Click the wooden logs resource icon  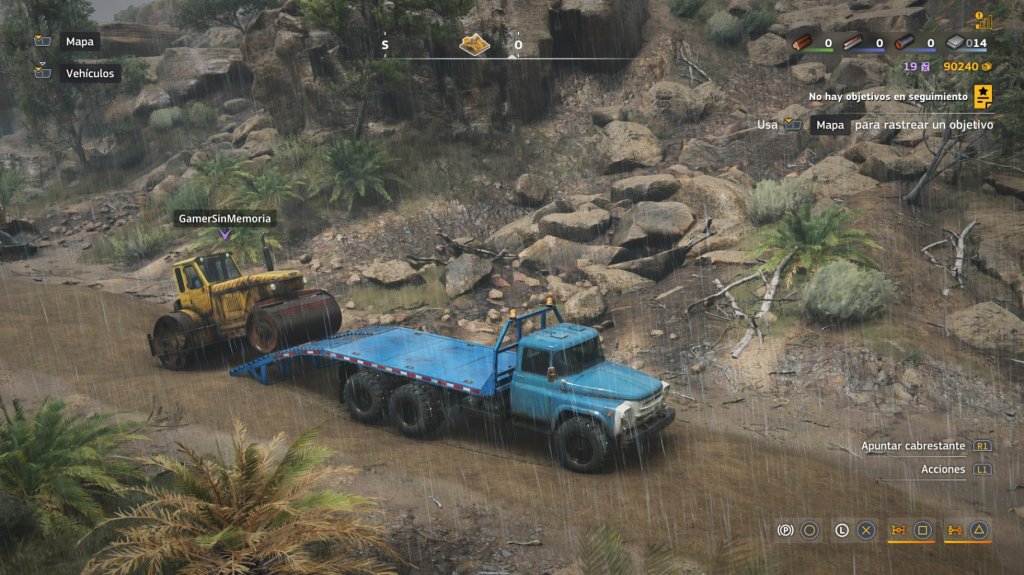pos(801,43)
